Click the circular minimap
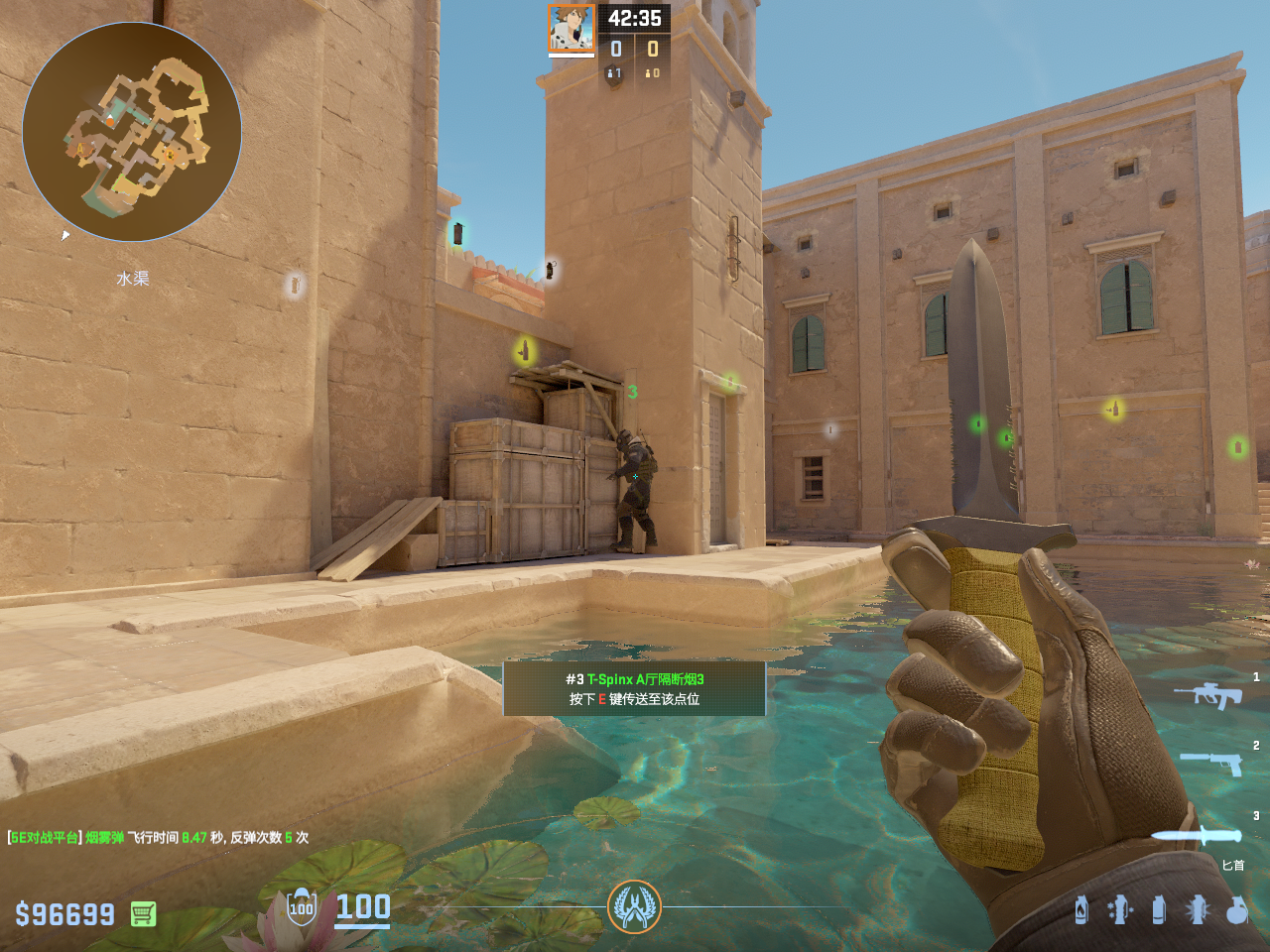This screenshot has width=1270, height=952. pos(132,132)
